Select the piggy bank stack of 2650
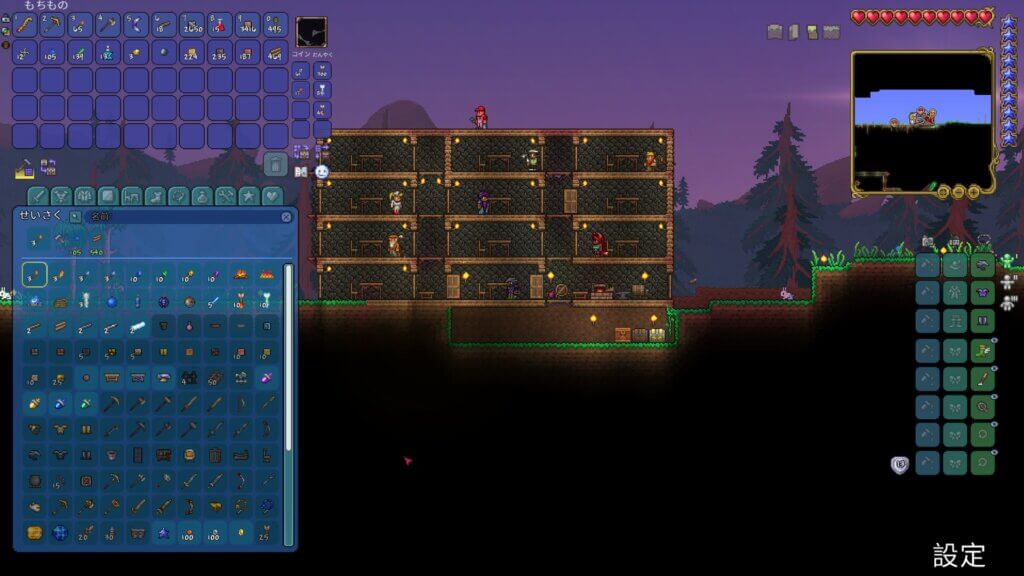 192,25
